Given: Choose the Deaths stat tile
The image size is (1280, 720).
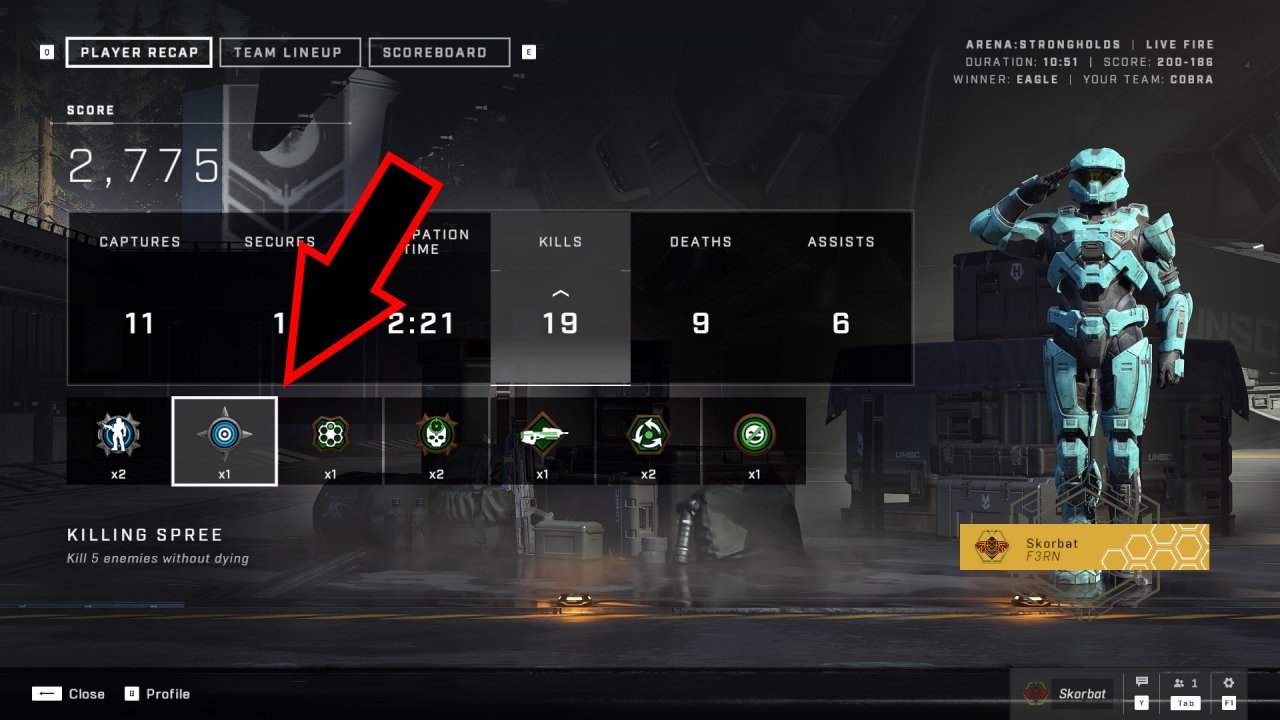Looking at the screenshot, I should pos(700,297).
